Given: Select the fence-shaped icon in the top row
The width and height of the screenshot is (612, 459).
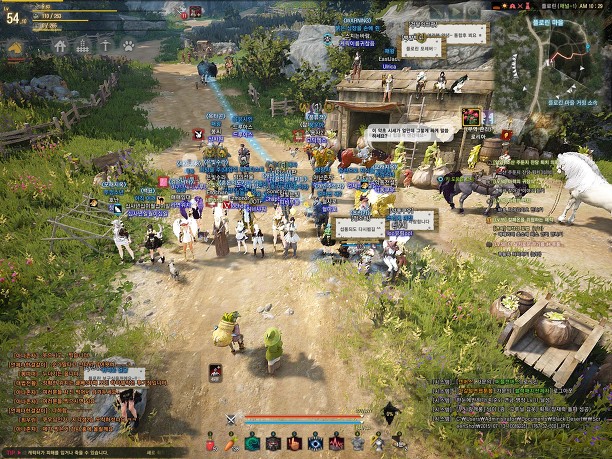Looking at the screenshot, I should [83, 46].
